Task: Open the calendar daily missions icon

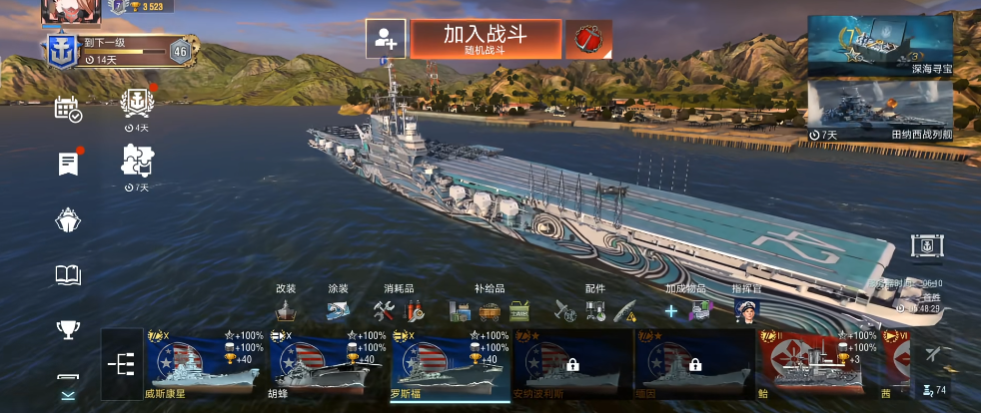Action: 68,109
